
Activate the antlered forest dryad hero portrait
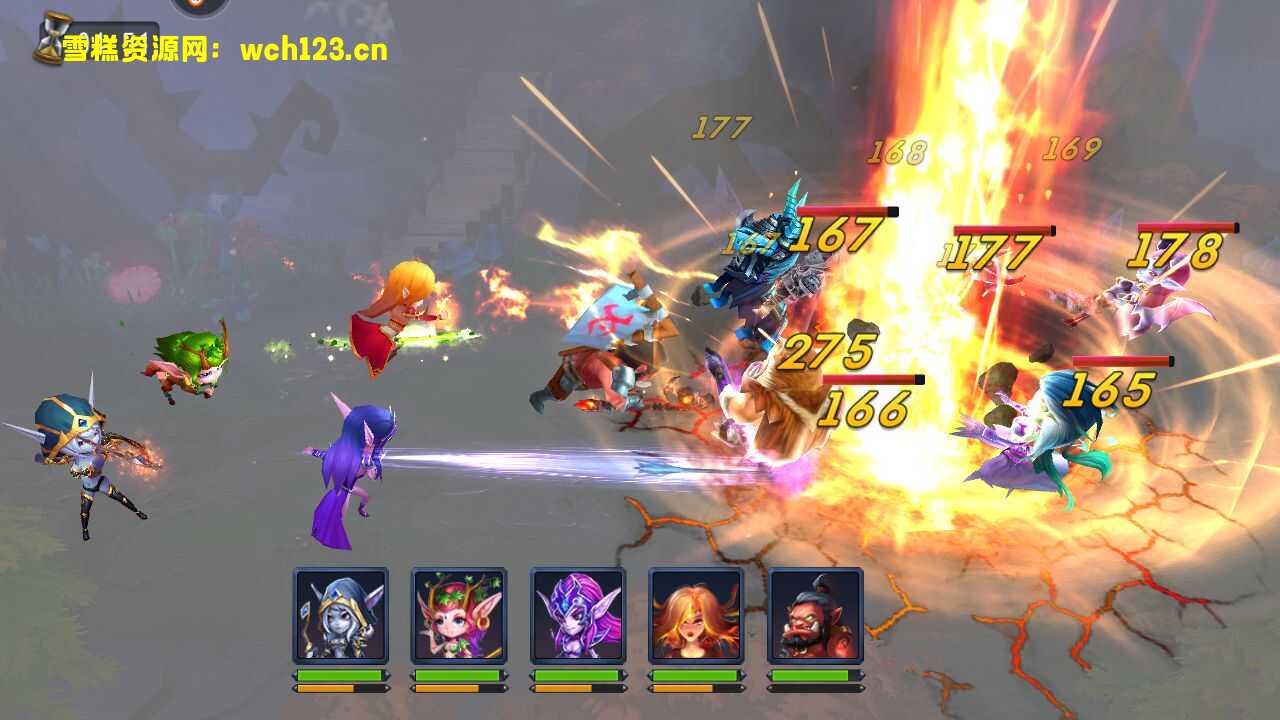[459, 615]
